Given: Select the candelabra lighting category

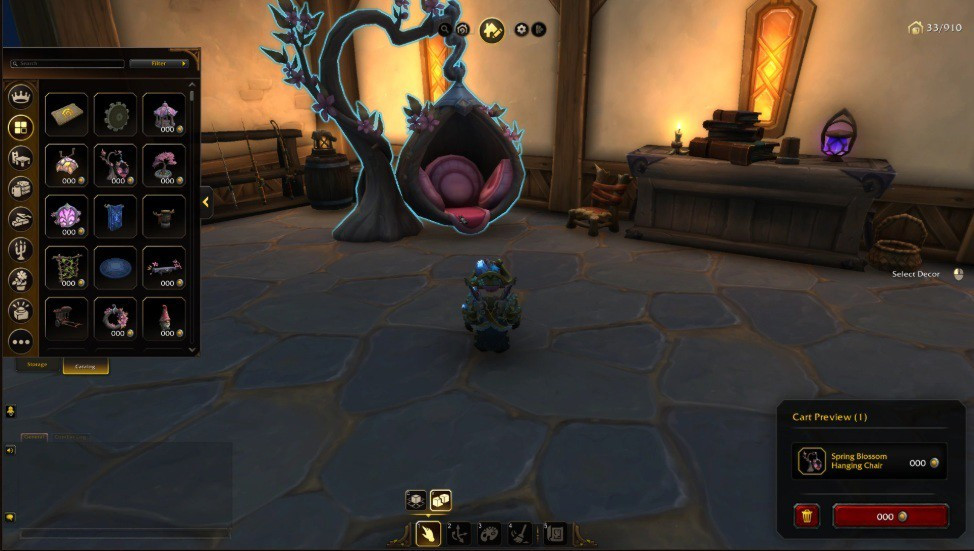Looking at the screenshot, I should (x=20, y=249).
